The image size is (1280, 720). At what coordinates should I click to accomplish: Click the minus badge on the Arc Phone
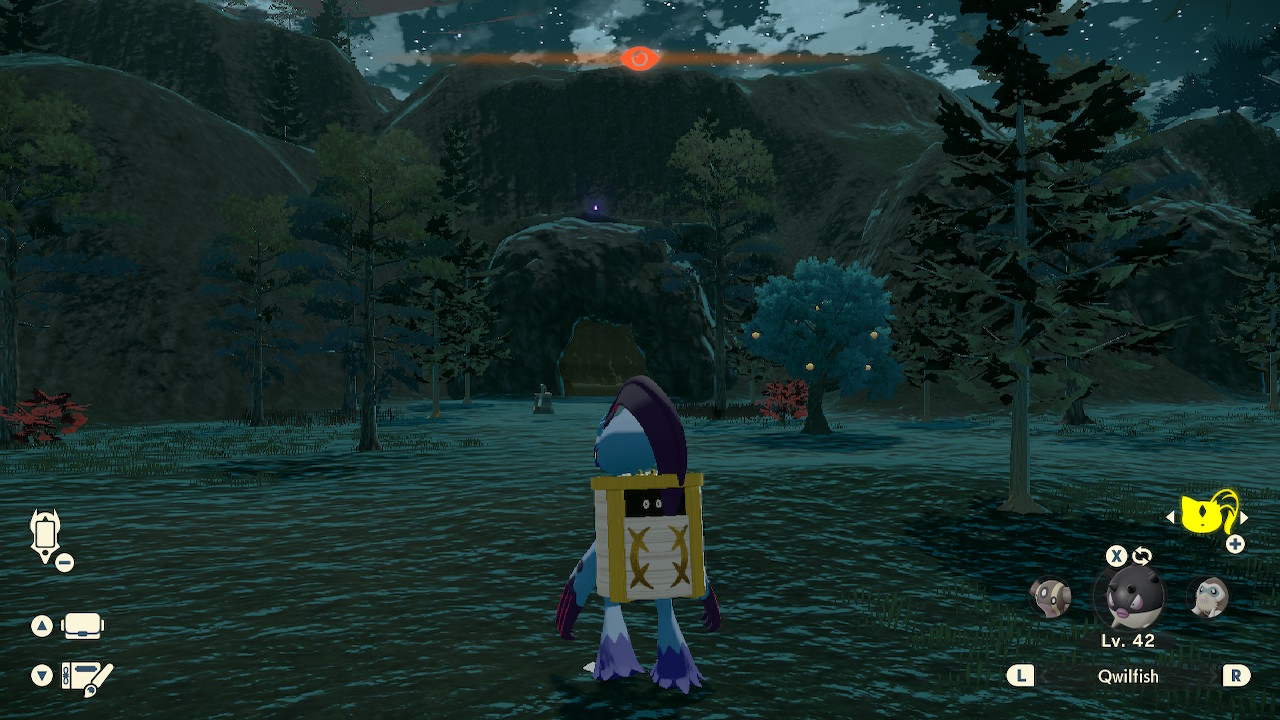64,561
